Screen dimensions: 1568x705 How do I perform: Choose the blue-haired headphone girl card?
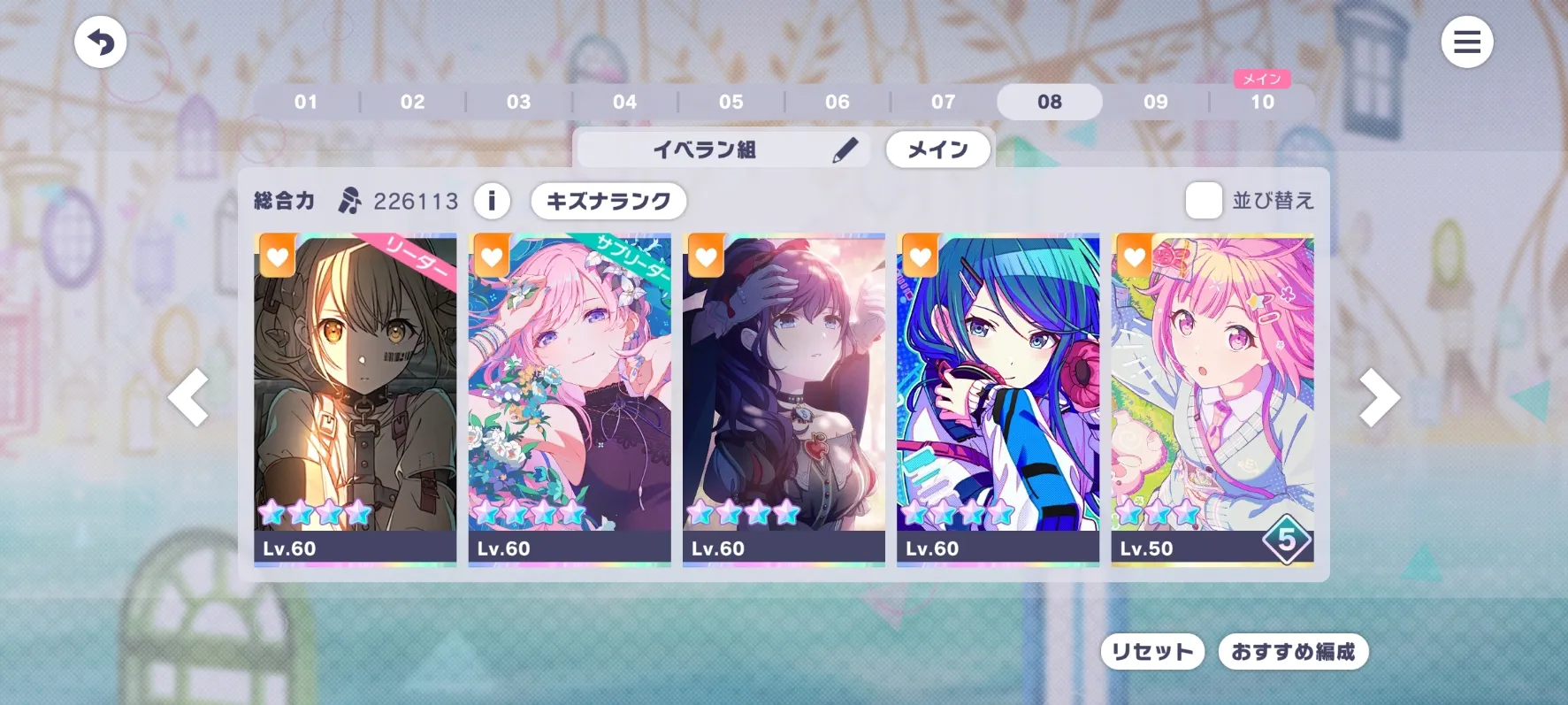(x=998, y=398)
